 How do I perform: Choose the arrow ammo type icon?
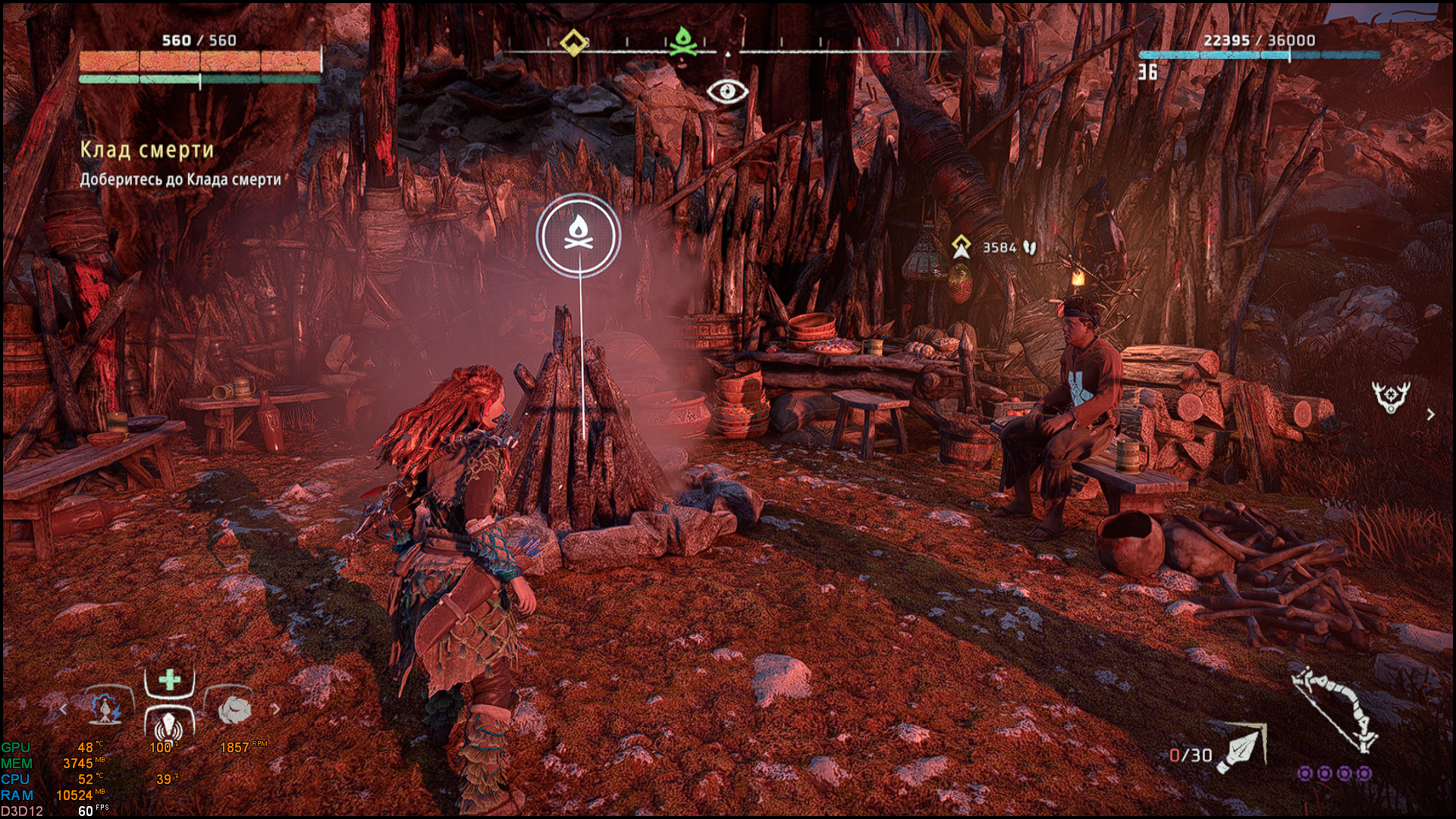[x=1241, y=749]
